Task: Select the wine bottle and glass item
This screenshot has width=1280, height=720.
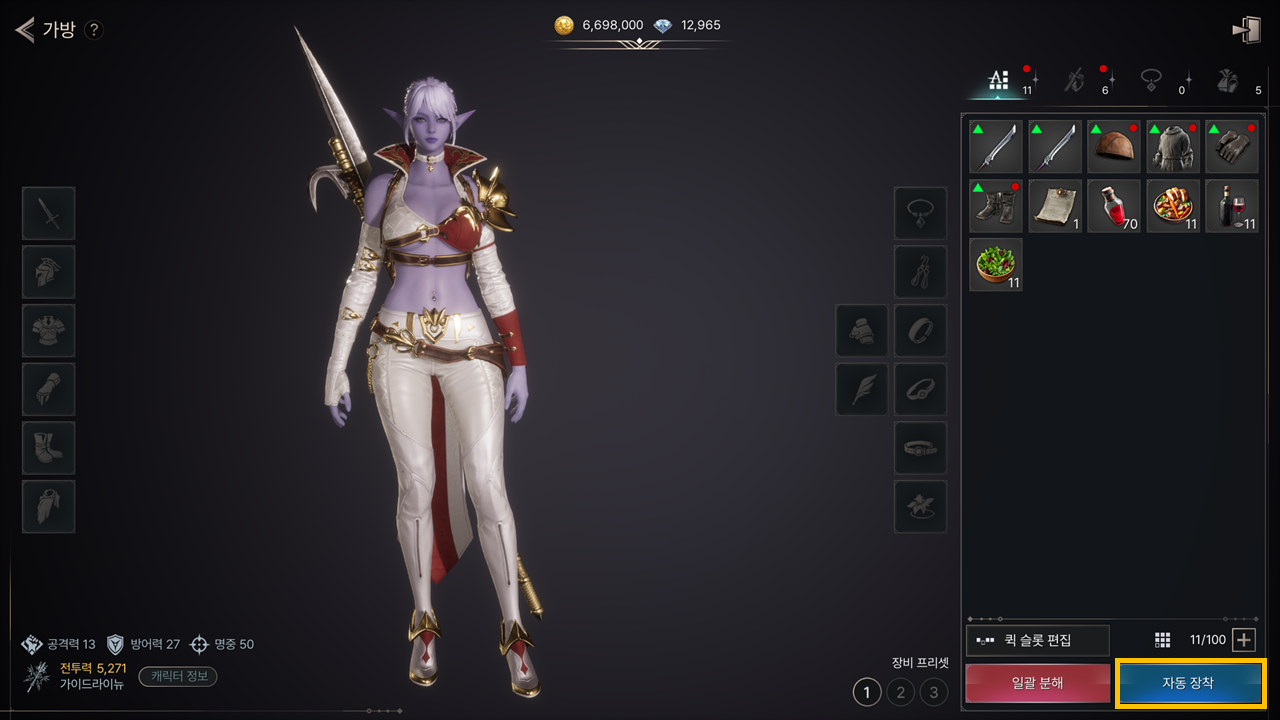Action: (x=1232, y=206)
